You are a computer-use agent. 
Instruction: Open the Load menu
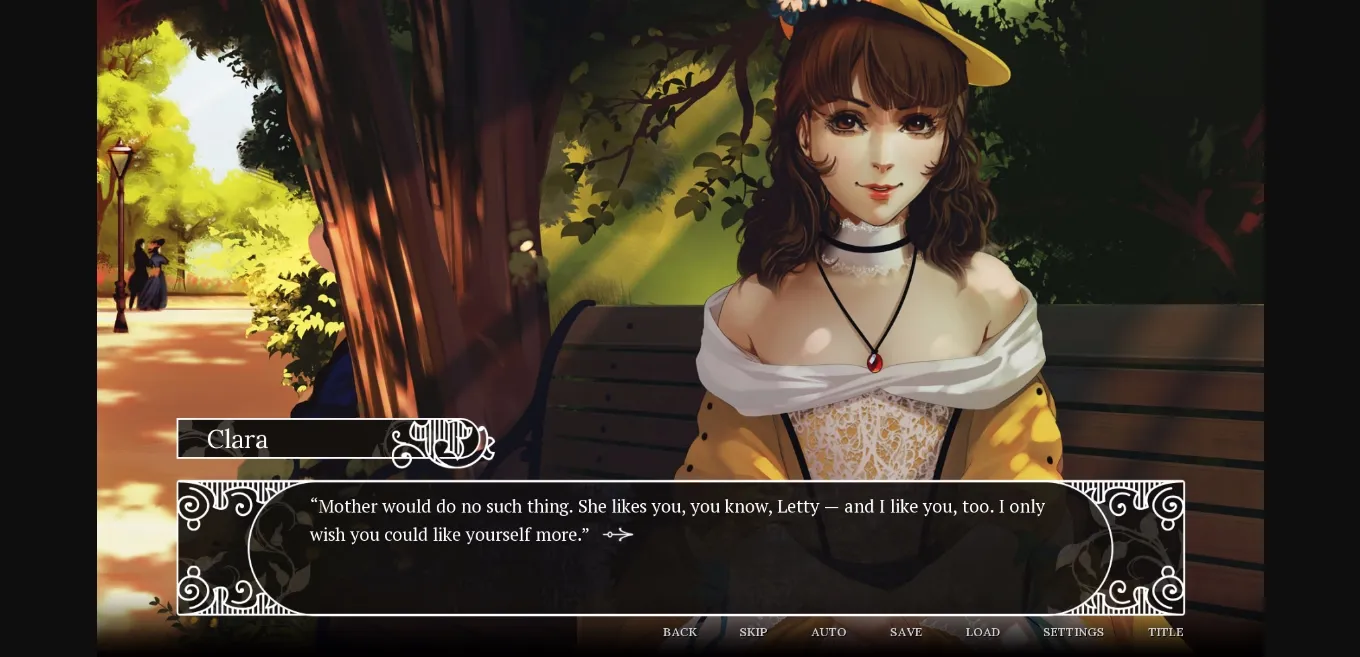(x=982, y=632)
